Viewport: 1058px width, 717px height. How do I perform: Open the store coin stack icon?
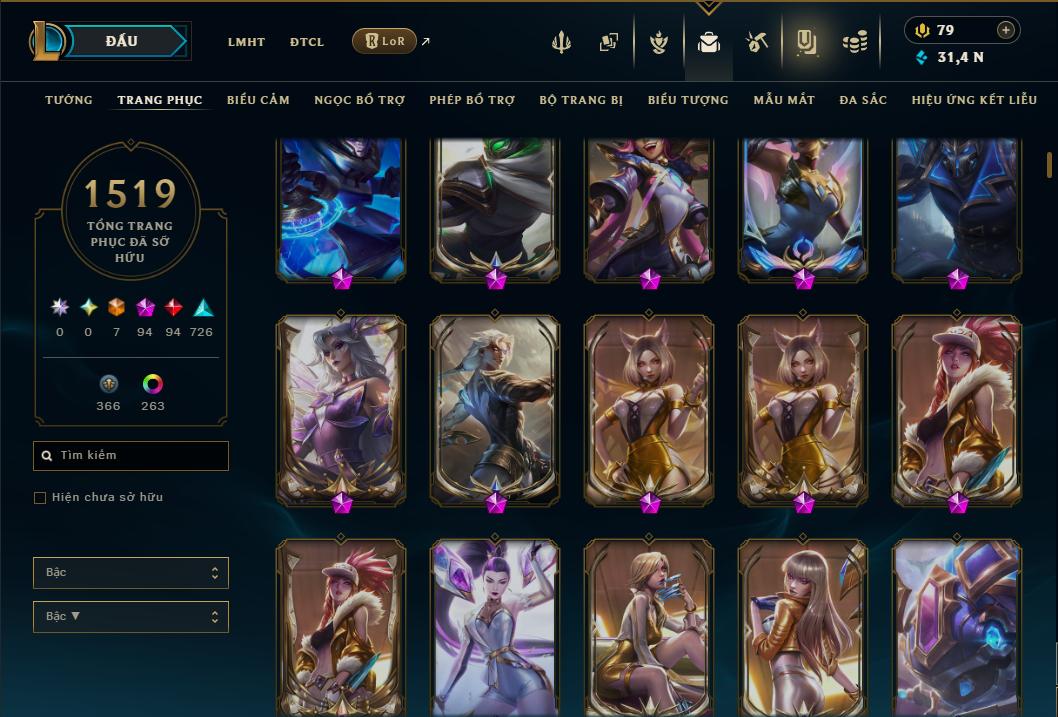(x=854, y=42)
